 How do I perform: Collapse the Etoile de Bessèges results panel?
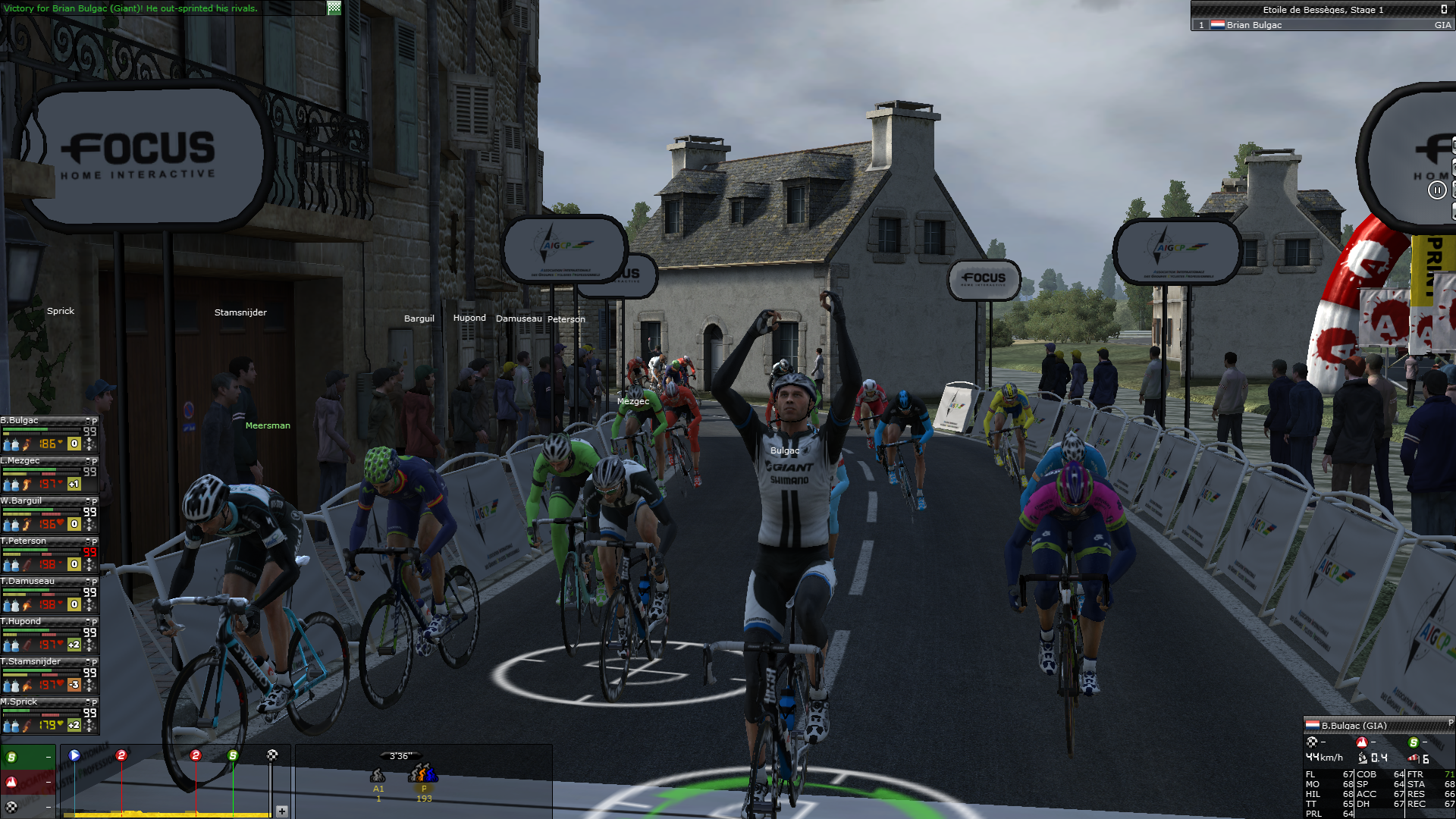click(x=1444, y=9)
